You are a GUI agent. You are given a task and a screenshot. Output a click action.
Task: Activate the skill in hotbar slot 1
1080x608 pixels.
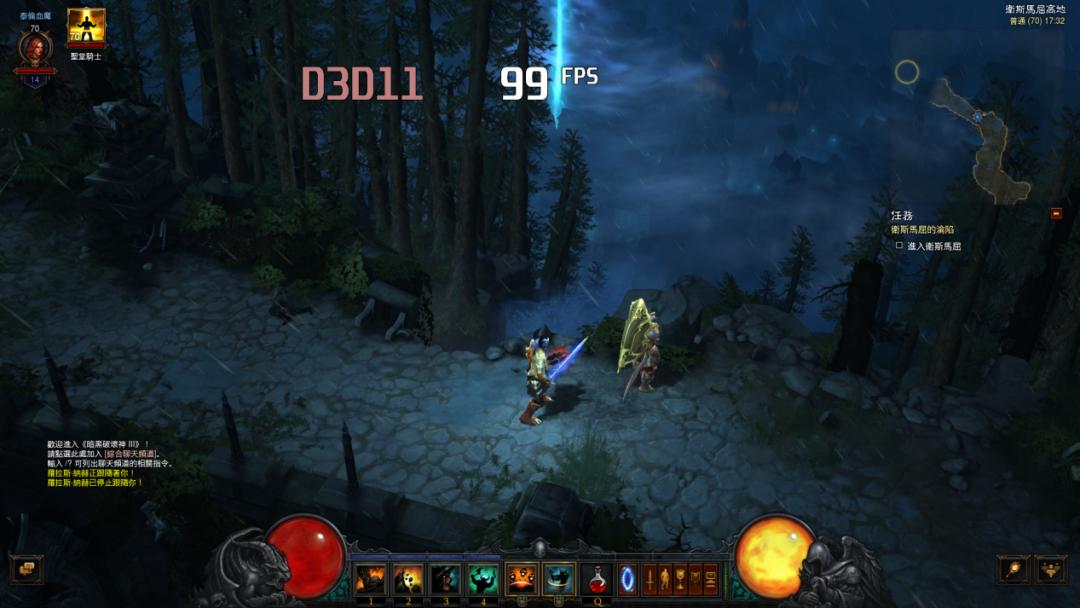370,579
